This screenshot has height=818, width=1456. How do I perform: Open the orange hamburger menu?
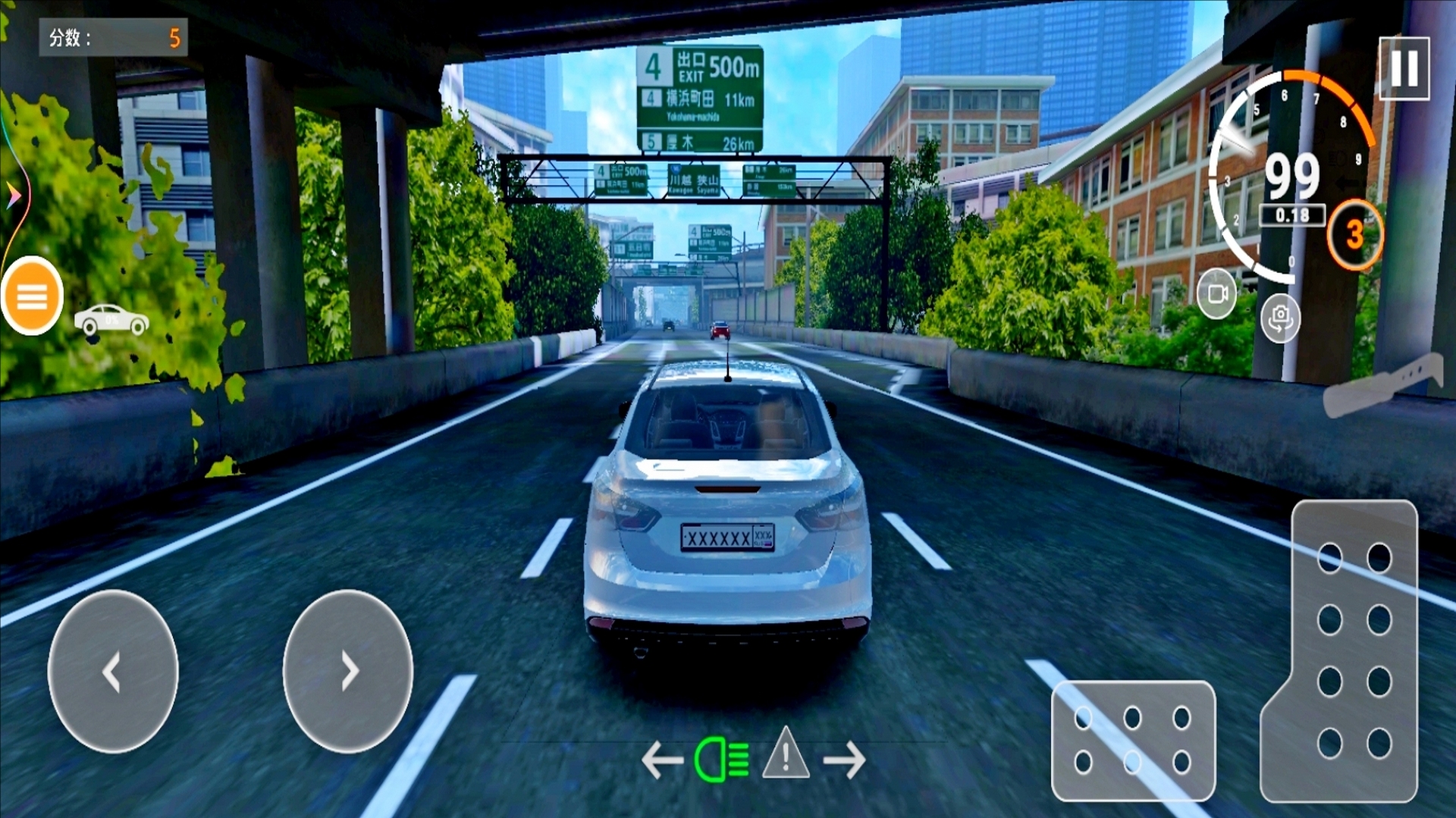click(32, 296)
